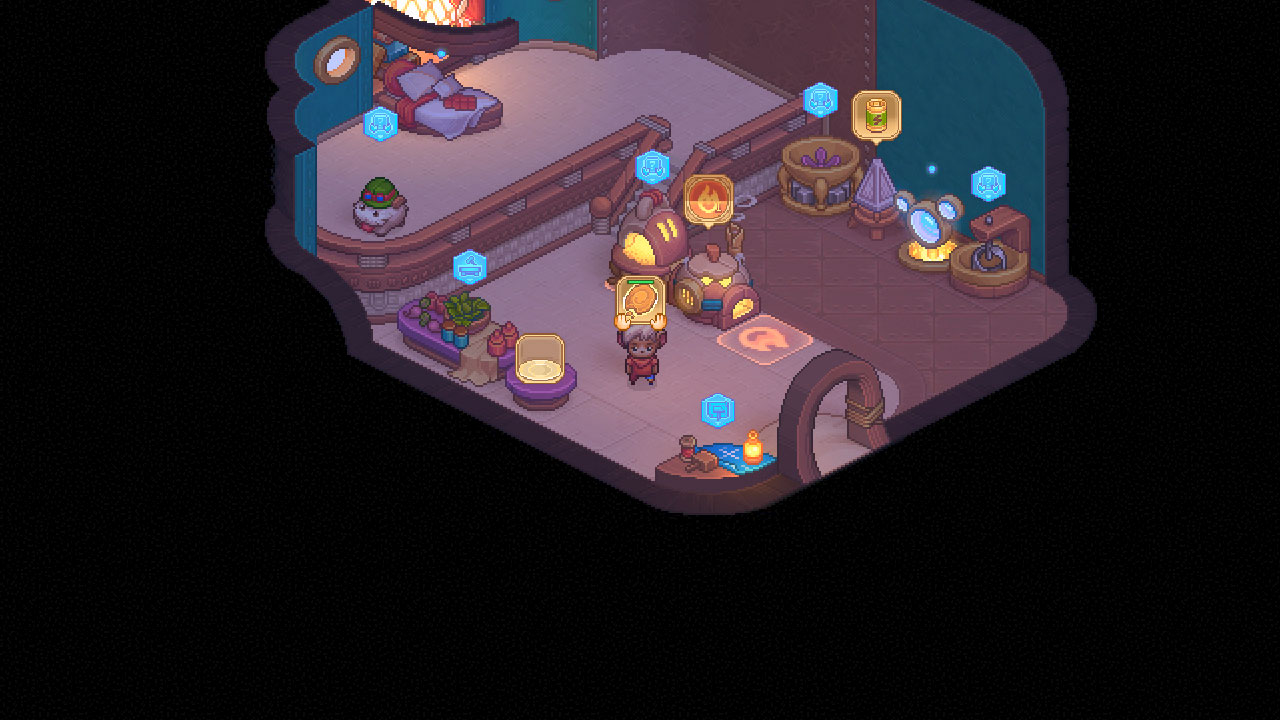Click the fire icon above the furnace
1280x720 pixels.
point(708,198)
